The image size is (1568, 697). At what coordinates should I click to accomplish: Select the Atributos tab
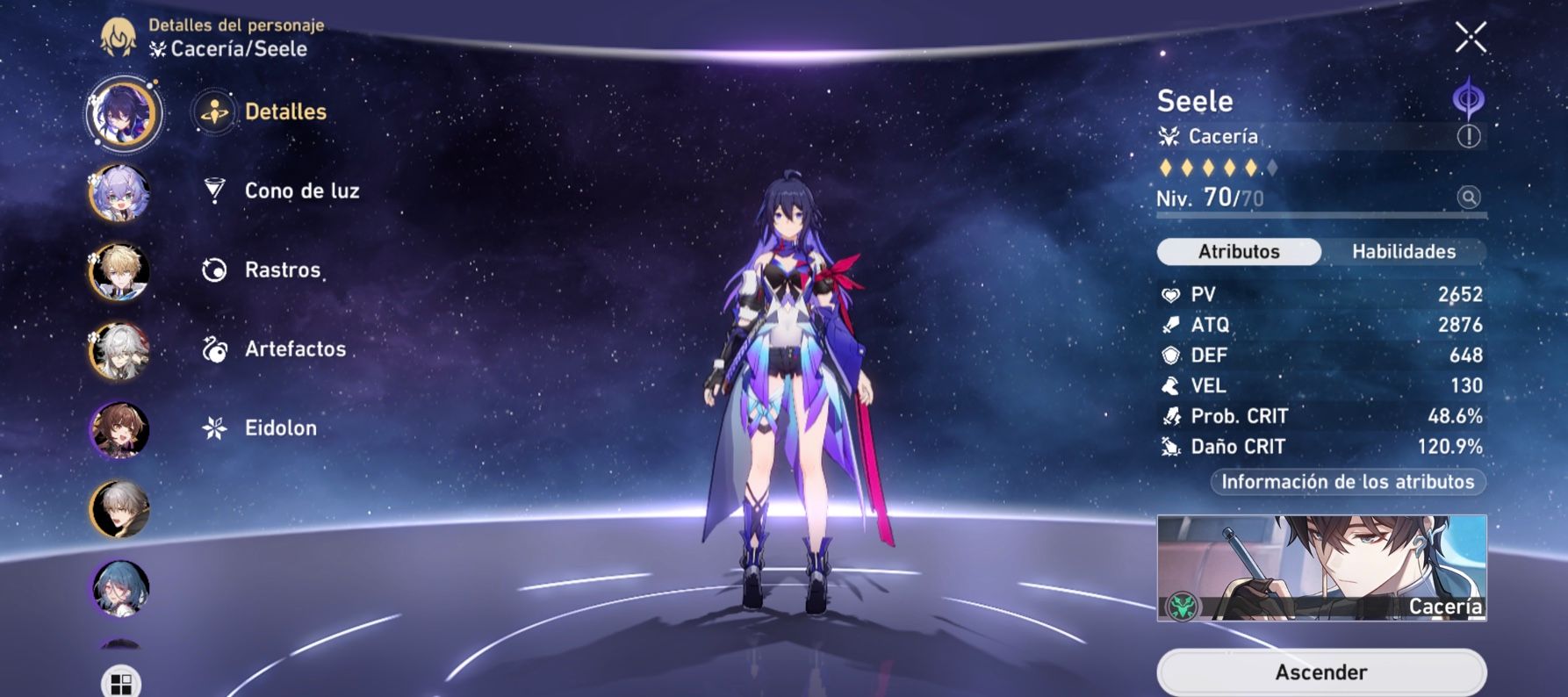click(x=1240, y=252)
